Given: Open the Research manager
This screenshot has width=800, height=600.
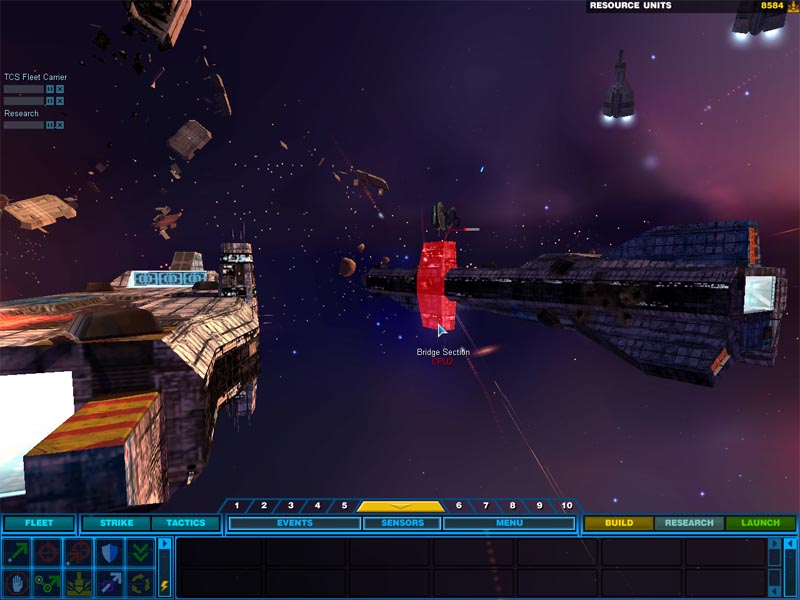Looking at the screenshot, I should pyautogui.click(x=689, y=523).
